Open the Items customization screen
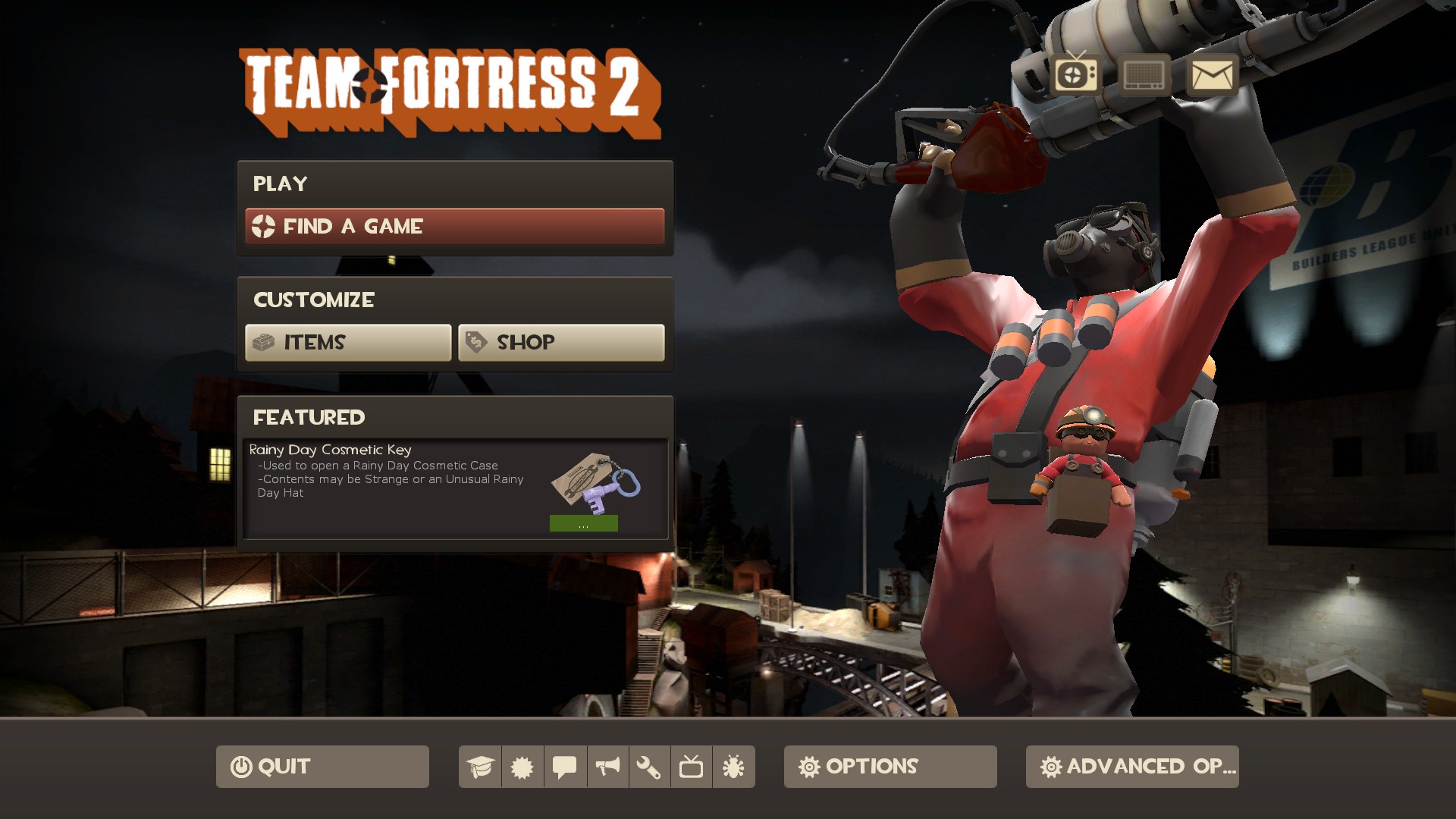The height and width of the screenshot is (819, 1456). (x=347, y=342)
